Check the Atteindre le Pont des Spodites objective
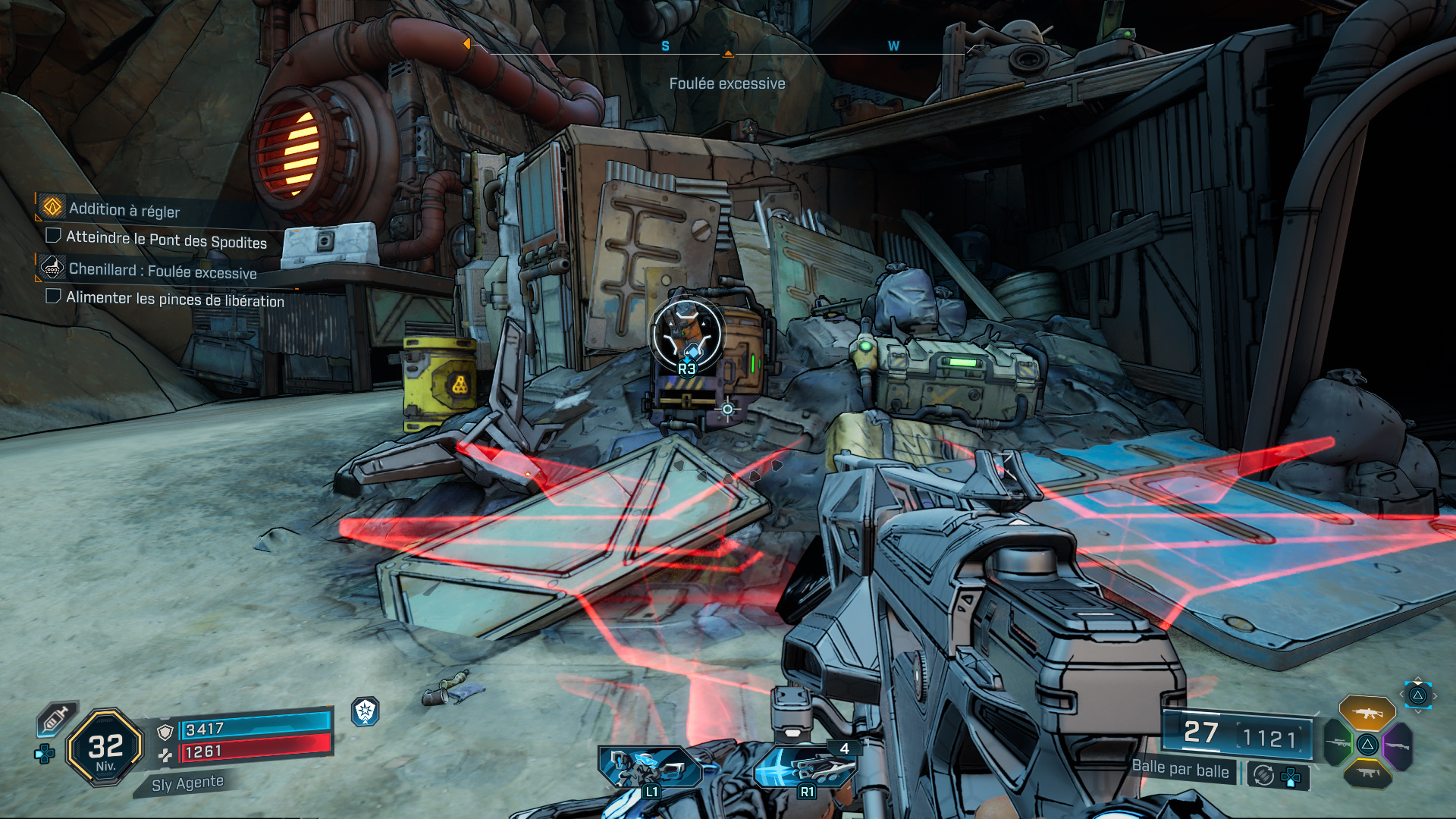 click(x=52, y=237)
